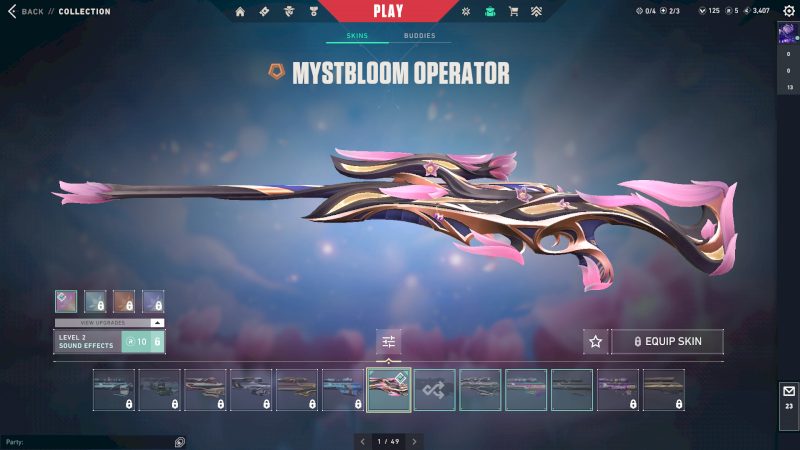Click Equip Skin button
The height and width of the screenshot is (450, 800).
click(x=667, y=342)
